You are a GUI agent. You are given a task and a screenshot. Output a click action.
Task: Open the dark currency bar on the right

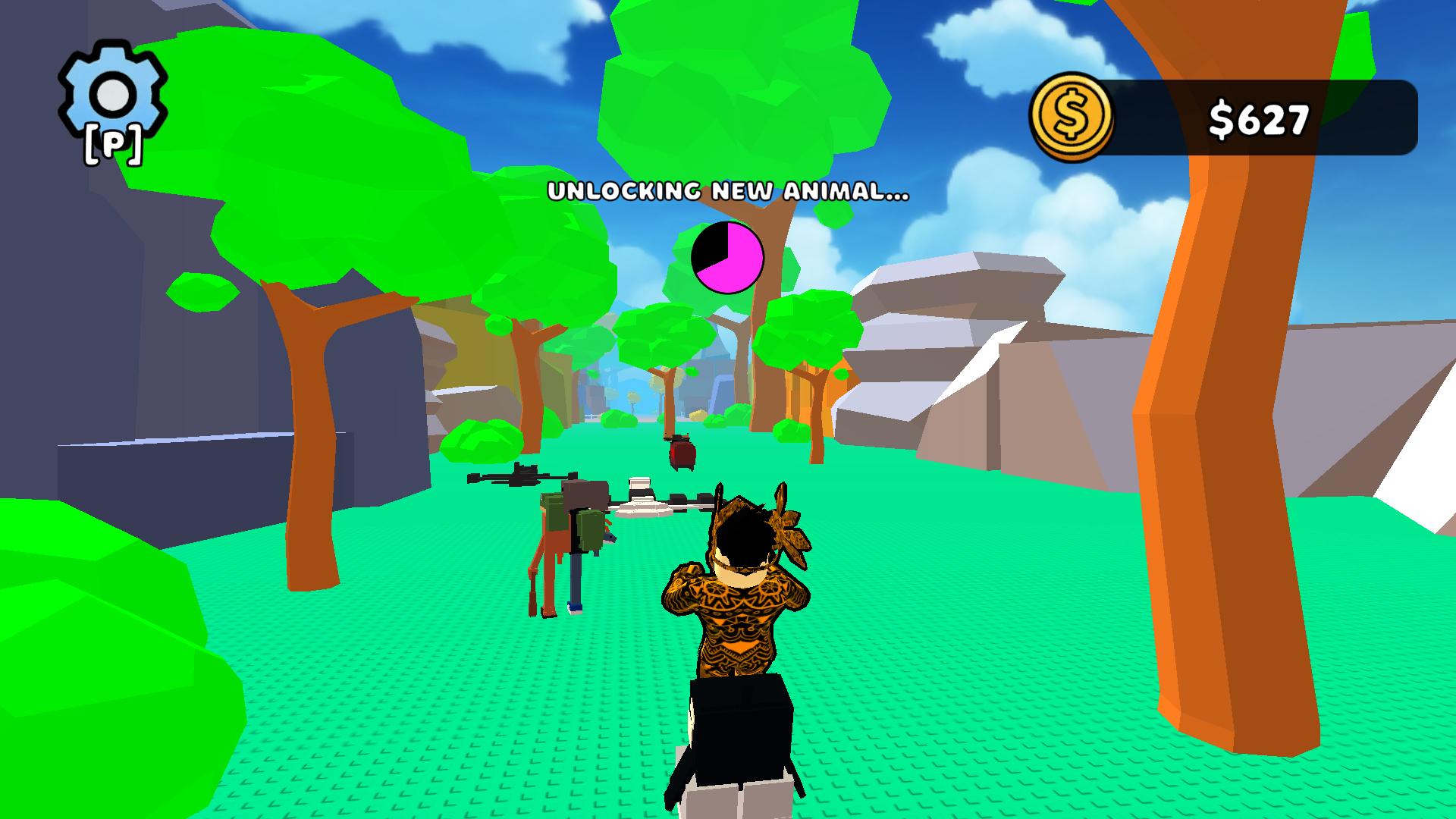[x=1259, y=119]
